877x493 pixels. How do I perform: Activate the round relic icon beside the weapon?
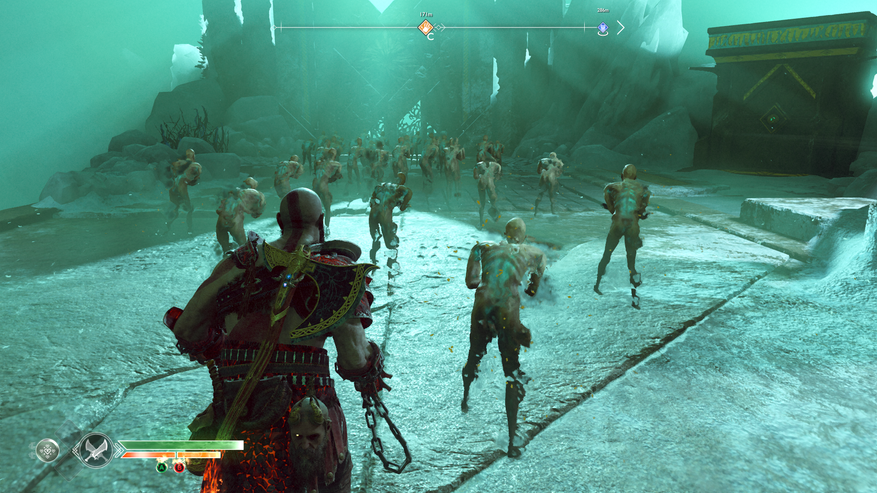click(x=47, y=450)
